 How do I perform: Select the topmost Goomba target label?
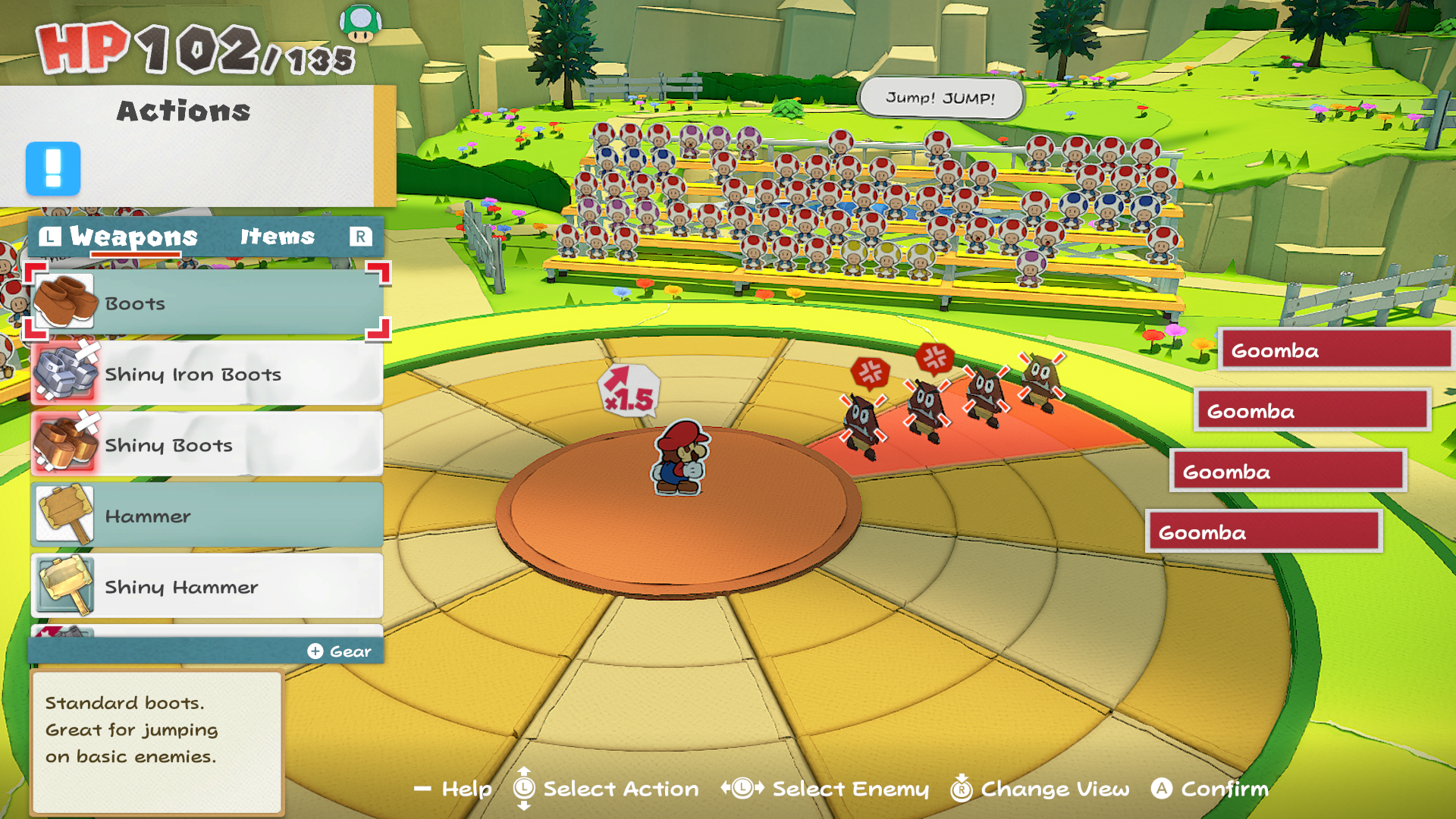1335,350
